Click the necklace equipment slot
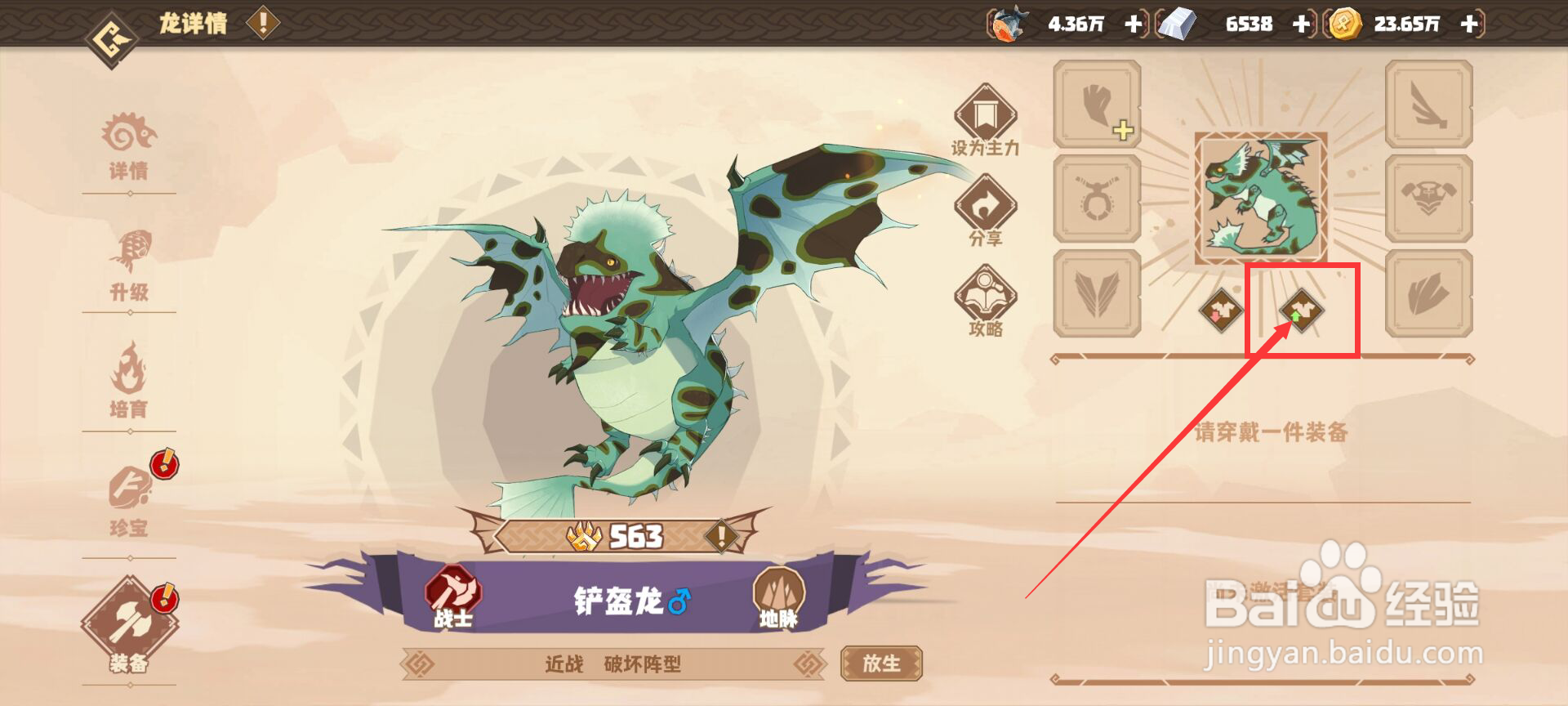1568x706 pixels. [1096, 199]
